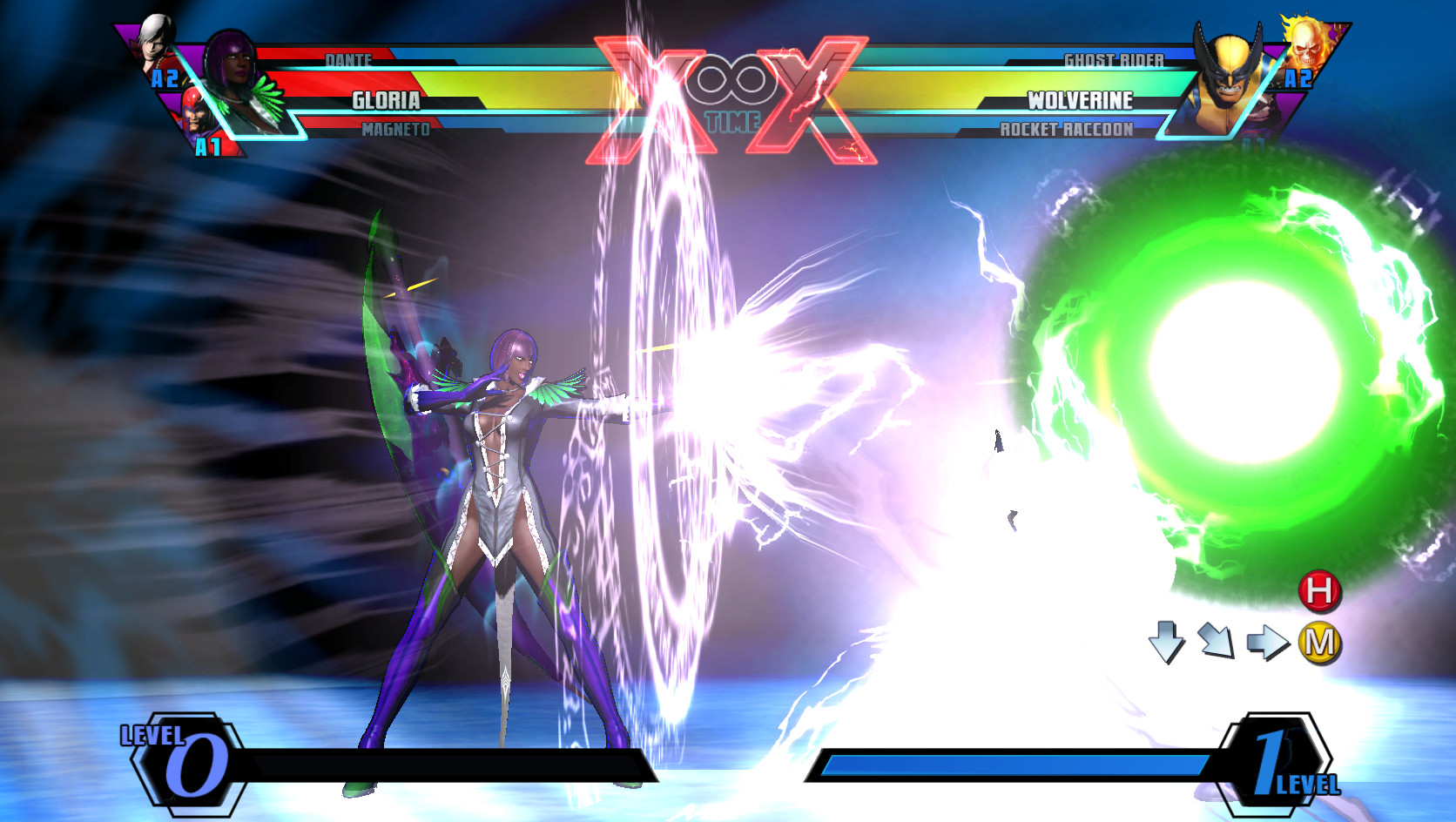
Task: Toggle the A1 assist label under Magneto
Action: click(x=207, y=146)
